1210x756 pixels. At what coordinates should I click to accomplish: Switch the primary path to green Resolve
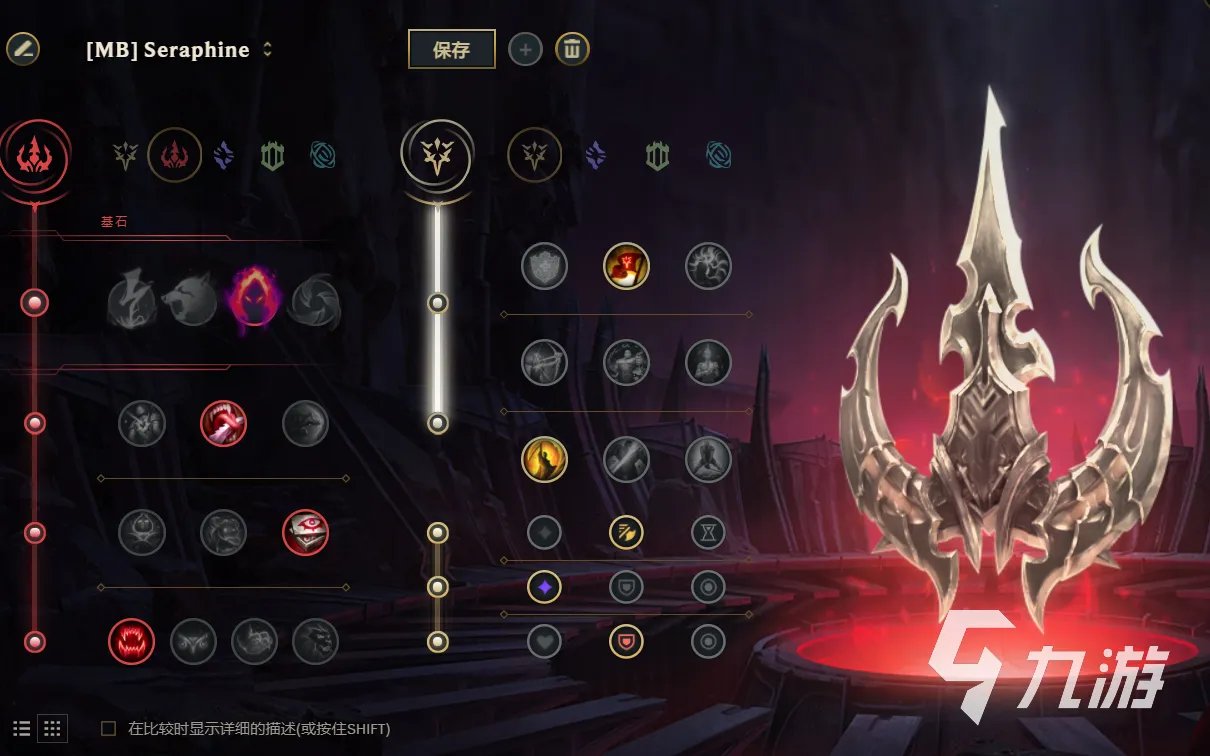pos(273,155)
